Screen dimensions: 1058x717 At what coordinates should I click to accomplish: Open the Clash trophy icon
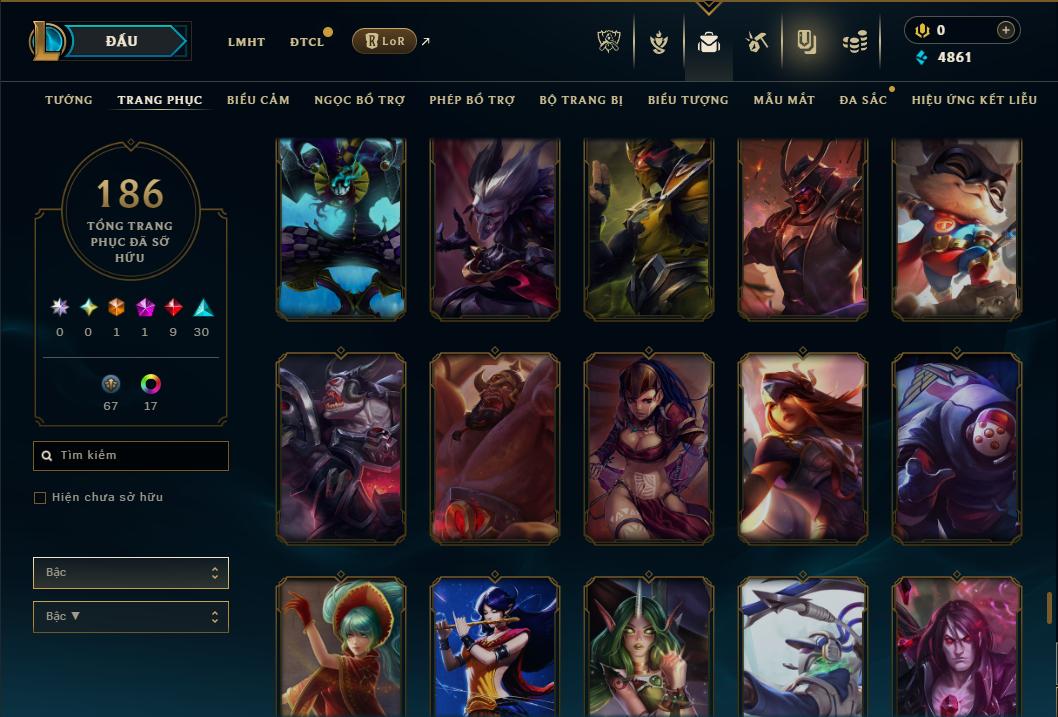[609, 42]
